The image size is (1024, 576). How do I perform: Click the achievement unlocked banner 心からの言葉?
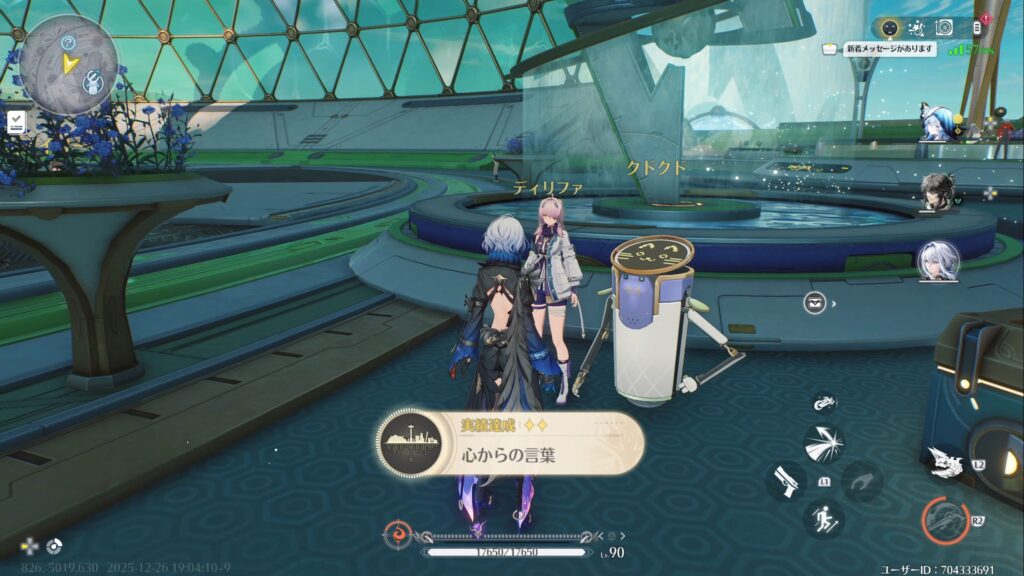tap(510, 443)
